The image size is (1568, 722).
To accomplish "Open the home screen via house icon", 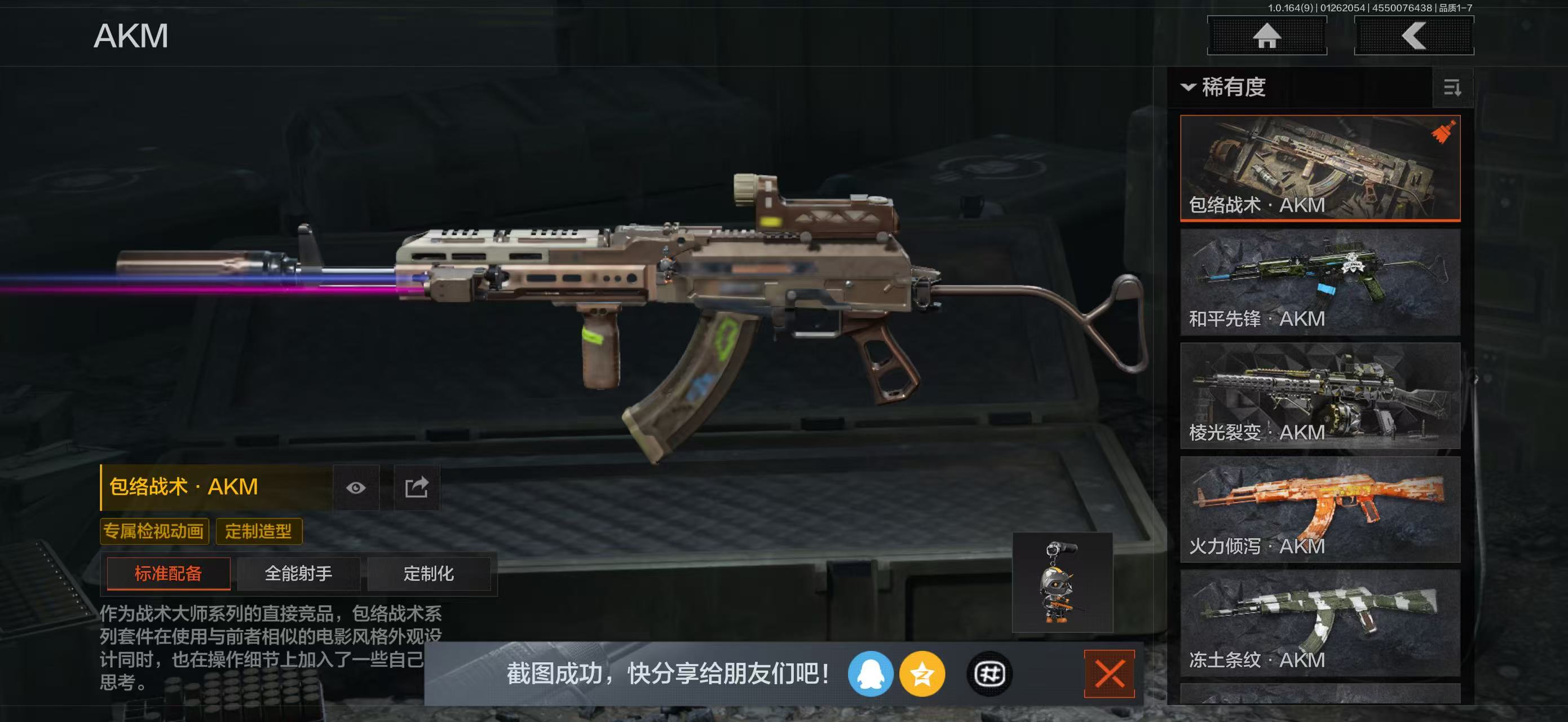I will click(1267, 37).
